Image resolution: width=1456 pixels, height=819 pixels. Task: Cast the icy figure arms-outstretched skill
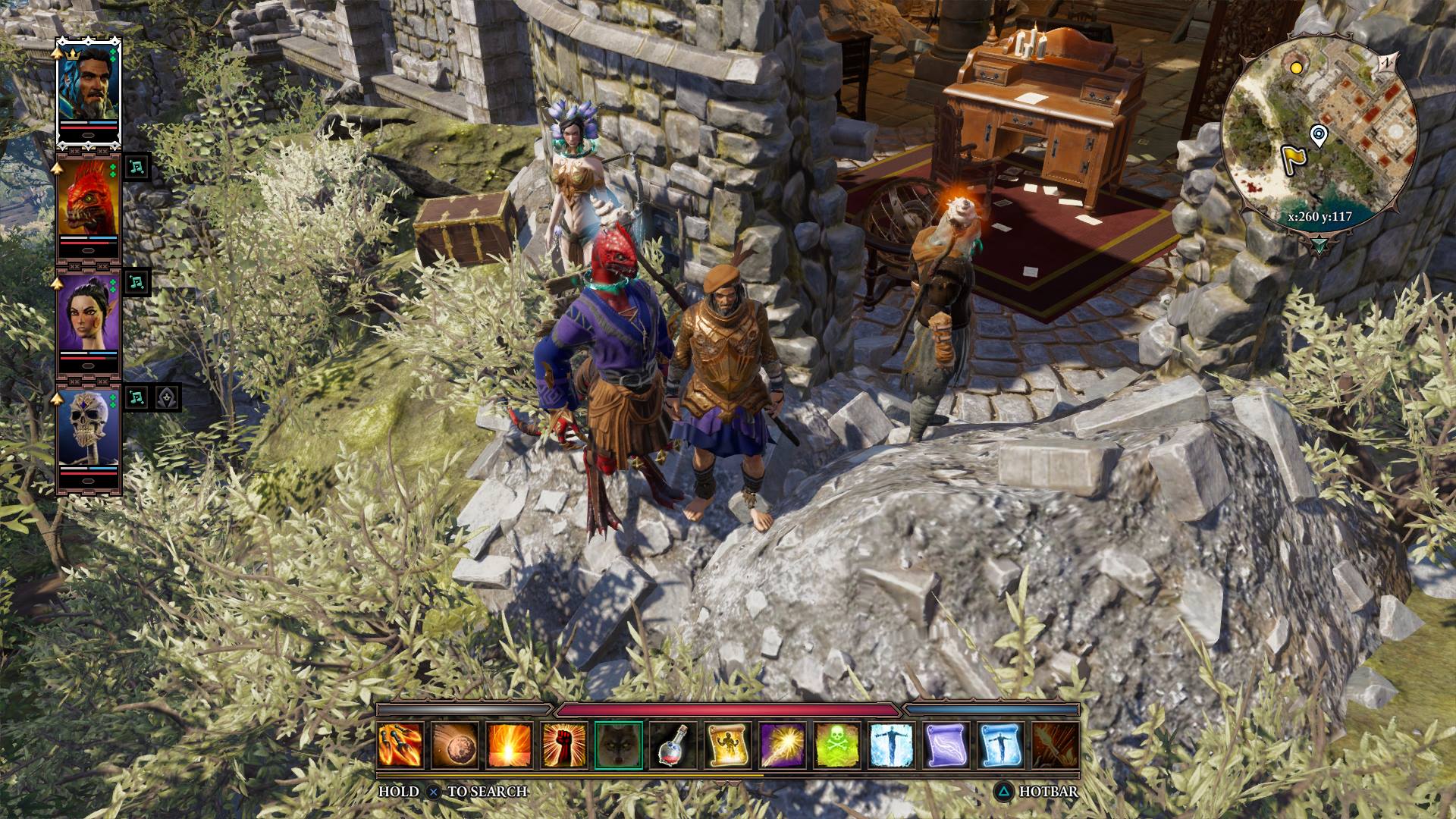(892, 745)
